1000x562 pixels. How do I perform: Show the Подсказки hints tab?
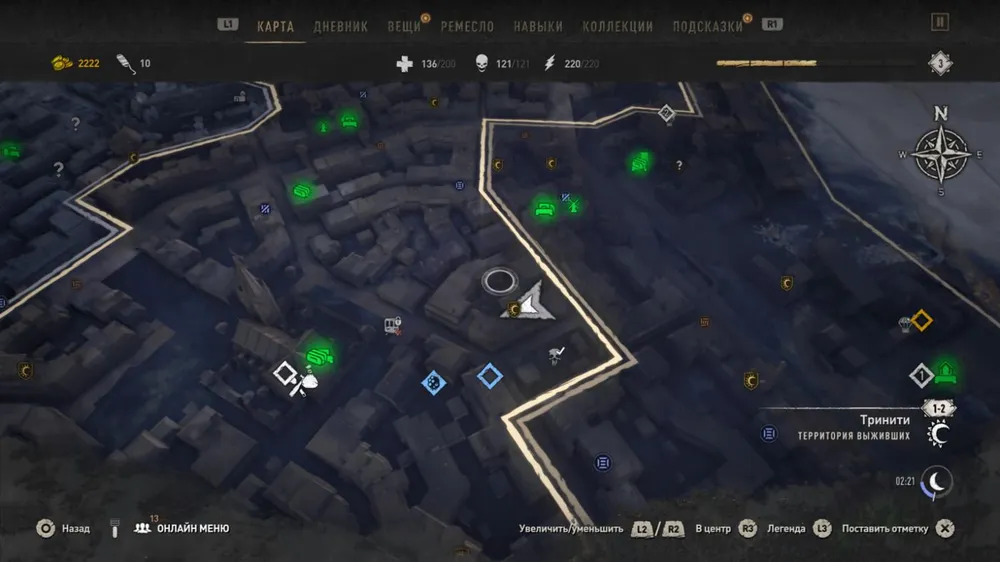[x=706, y=27]
